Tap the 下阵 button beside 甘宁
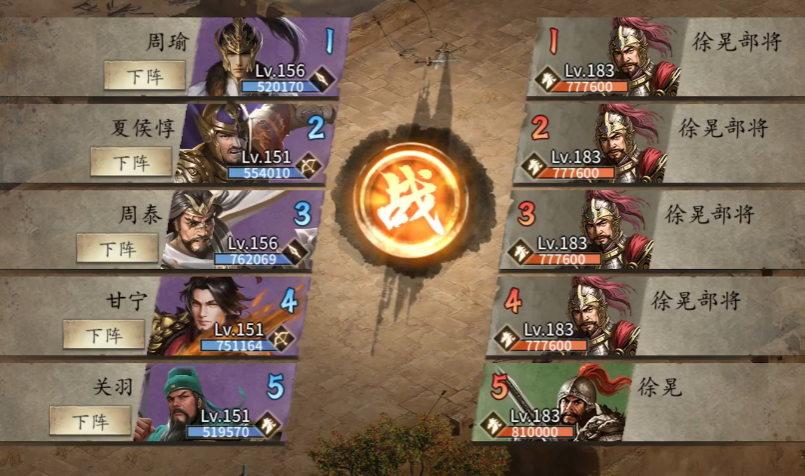This screenshot has height=476, width=805. 104,334
